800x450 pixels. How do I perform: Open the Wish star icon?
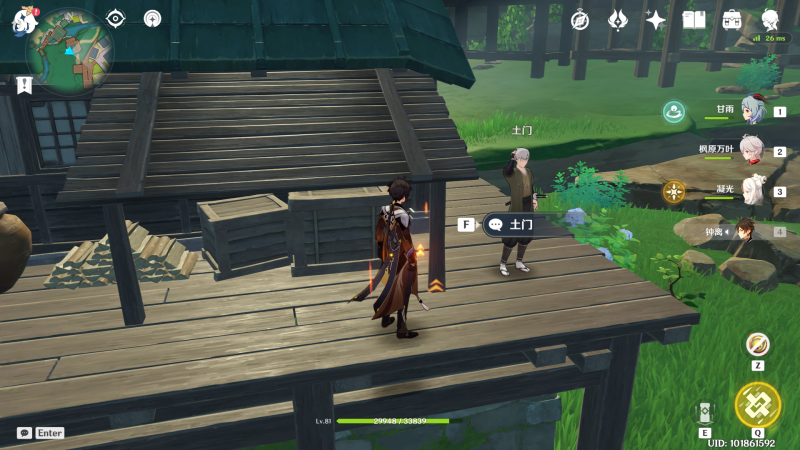point(656,19)
